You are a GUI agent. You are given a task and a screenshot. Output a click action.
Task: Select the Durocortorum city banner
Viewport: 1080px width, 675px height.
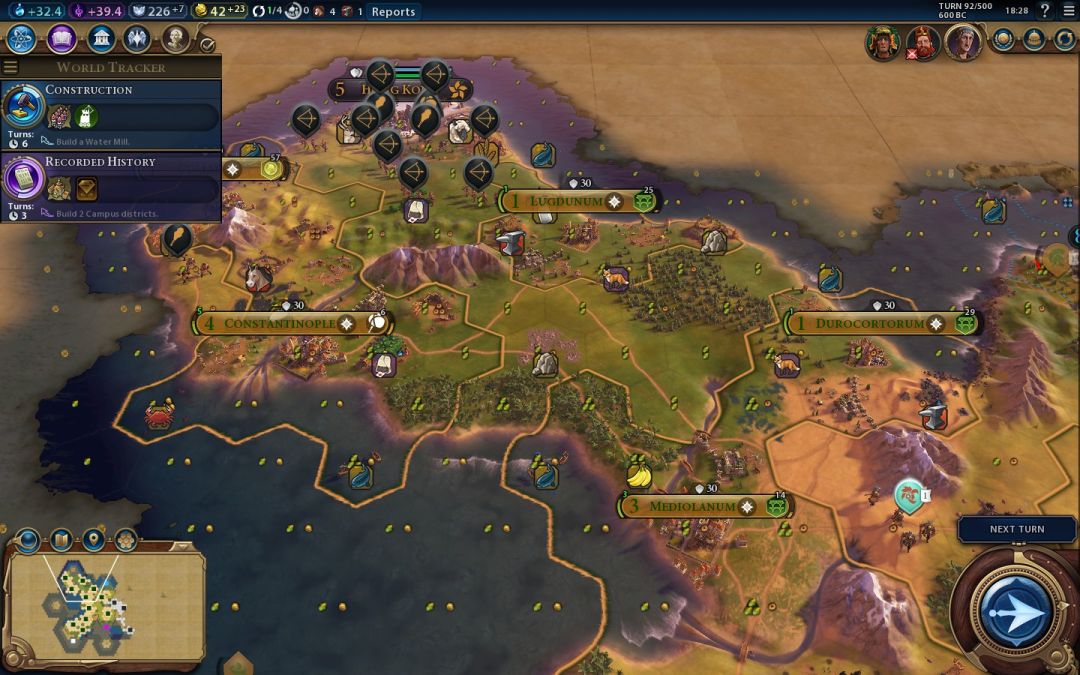pos(868,324)
